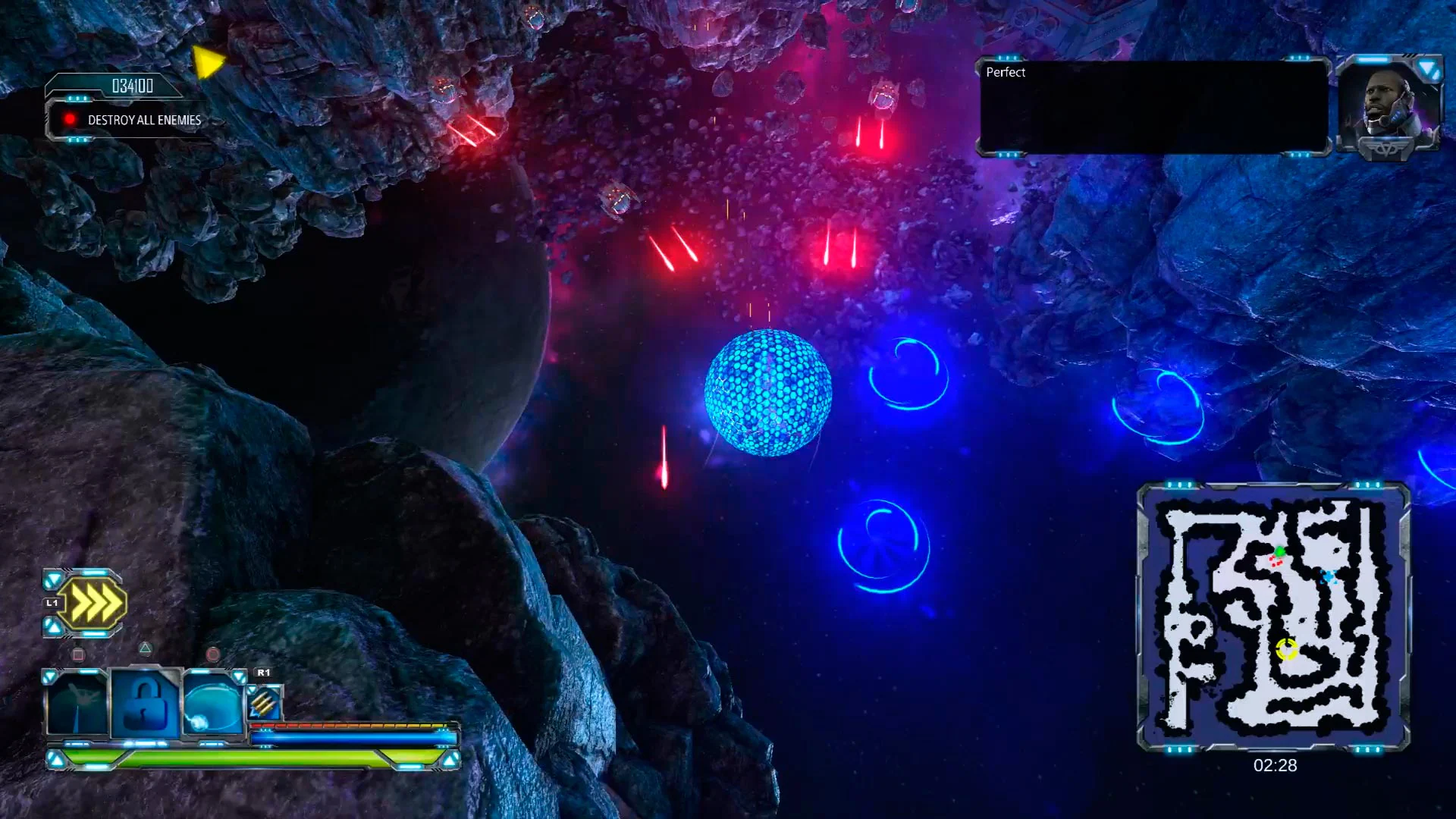Collapse the lower chevron on the boost panel
Image resolution: width=1456 pixels, height=819 pixels.
pyautogui.click(x=52, y=625)
